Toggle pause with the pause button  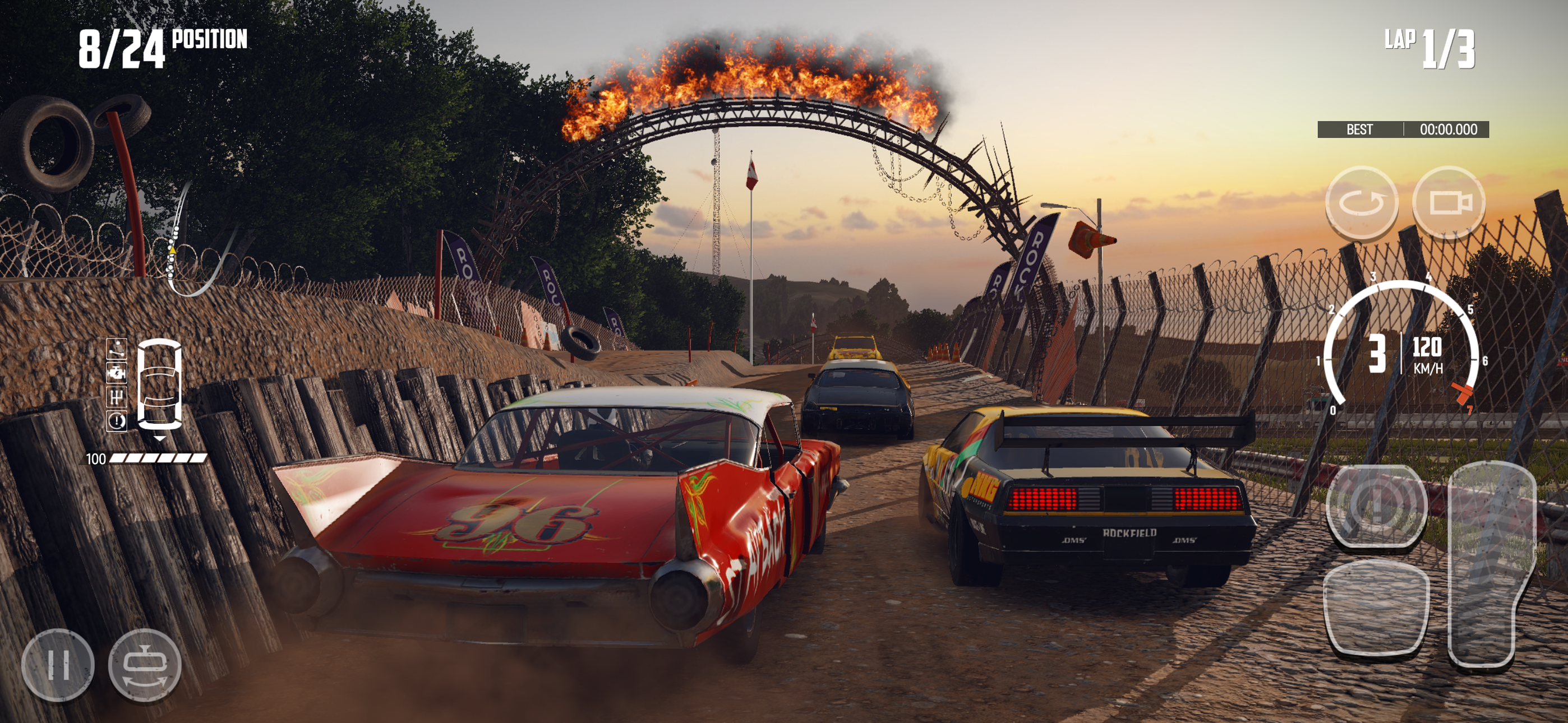coord(58,665)
